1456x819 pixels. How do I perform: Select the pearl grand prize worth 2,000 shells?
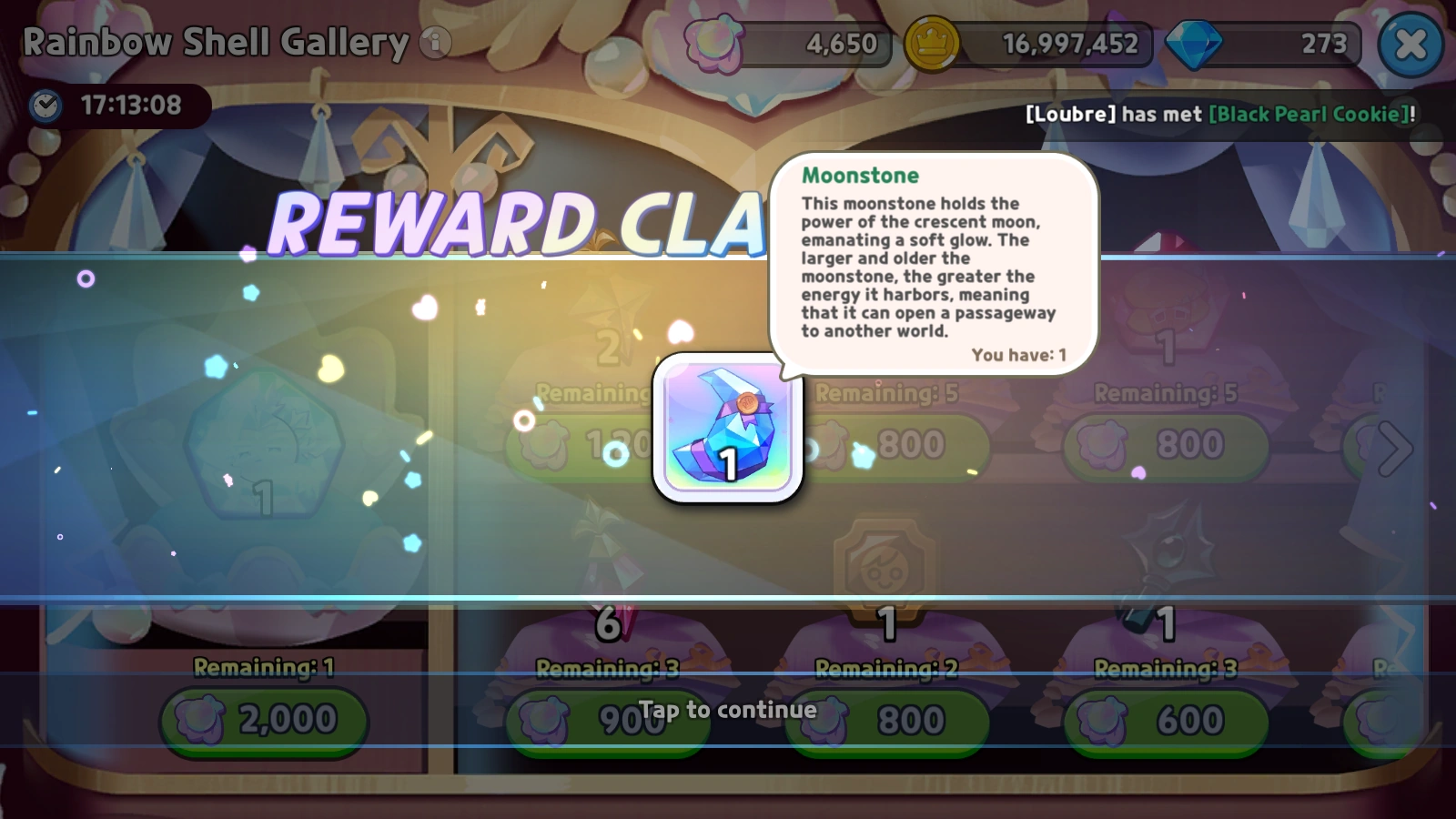point(264,455)
